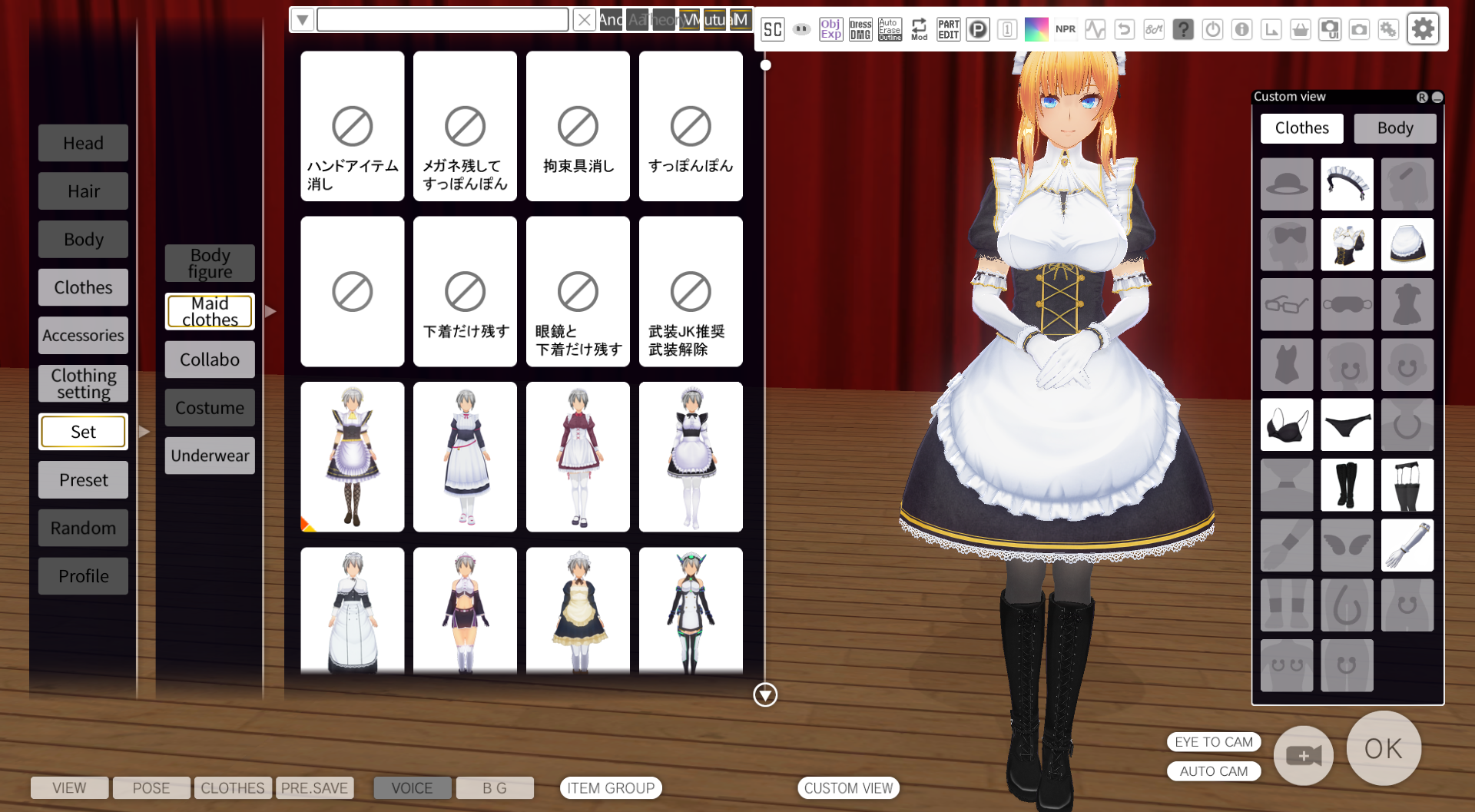This screenshot has width=1475, height=812.
Task: Toggle bra visibility in Custom view panel
Action: 1287,424
